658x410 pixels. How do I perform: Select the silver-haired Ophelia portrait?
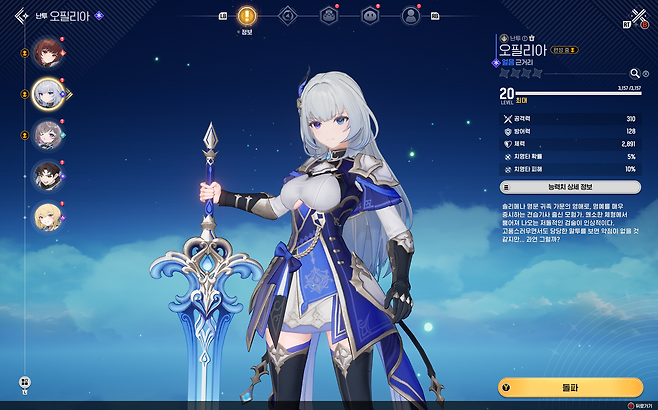[x=45, y=92]
